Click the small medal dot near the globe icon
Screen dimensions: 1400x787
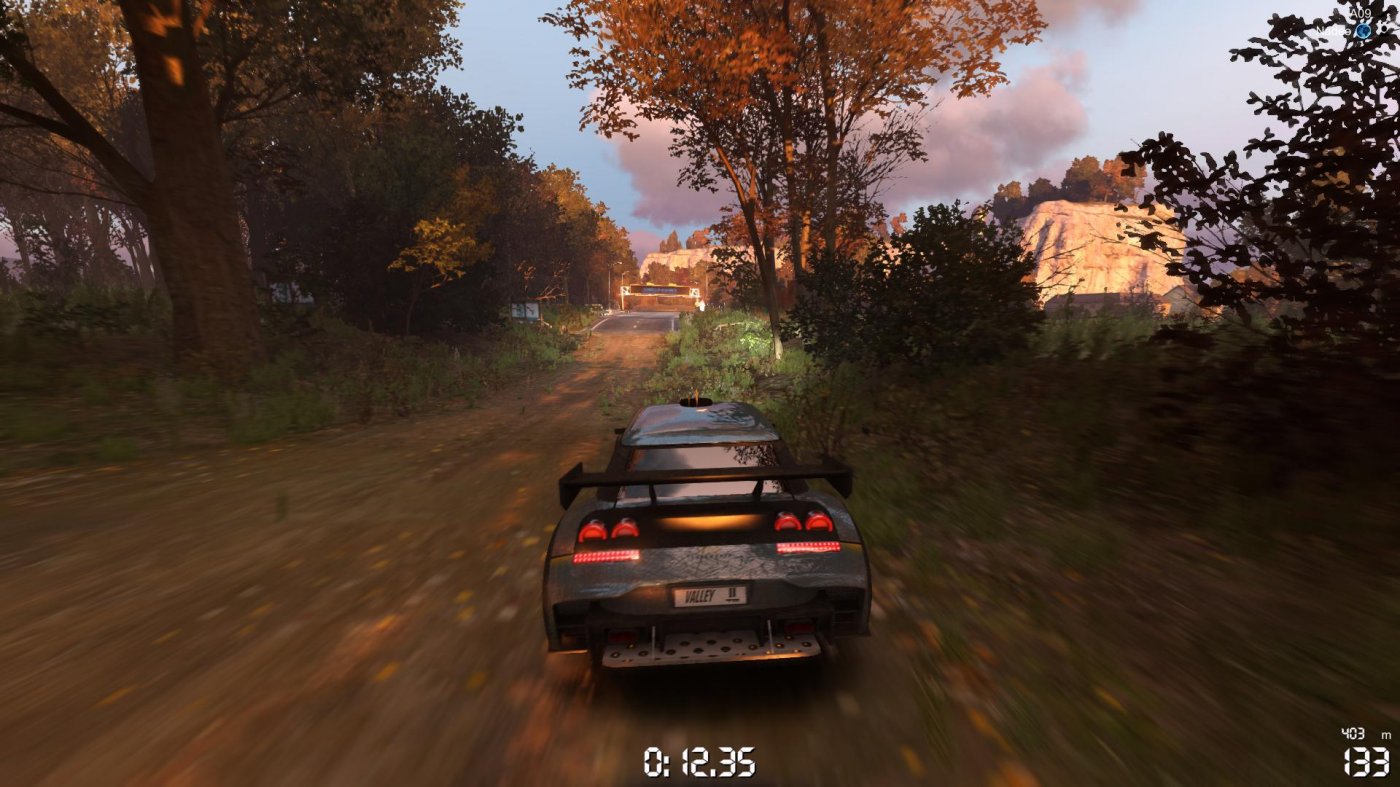(1384, 29)
